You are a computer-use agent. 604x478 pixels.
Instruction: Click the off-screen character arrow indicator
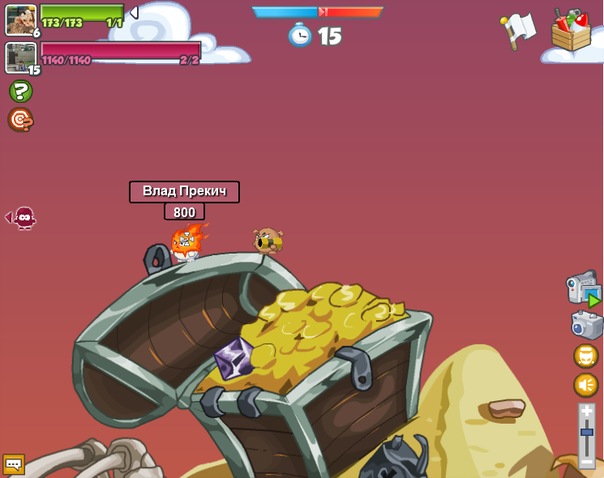(21, 217)
